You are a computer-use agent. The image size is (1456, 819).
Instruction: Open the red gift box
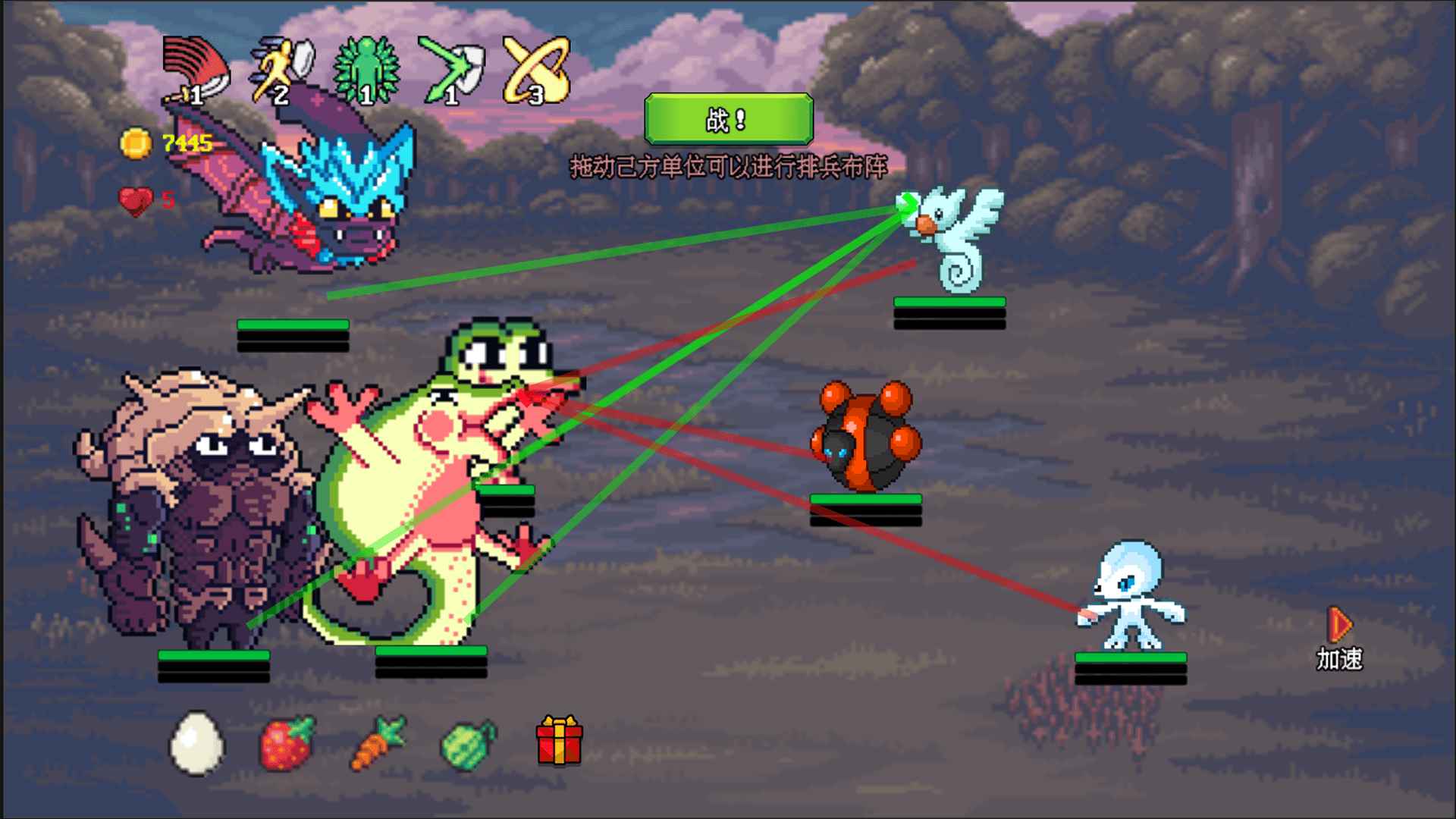coord(559,741)
